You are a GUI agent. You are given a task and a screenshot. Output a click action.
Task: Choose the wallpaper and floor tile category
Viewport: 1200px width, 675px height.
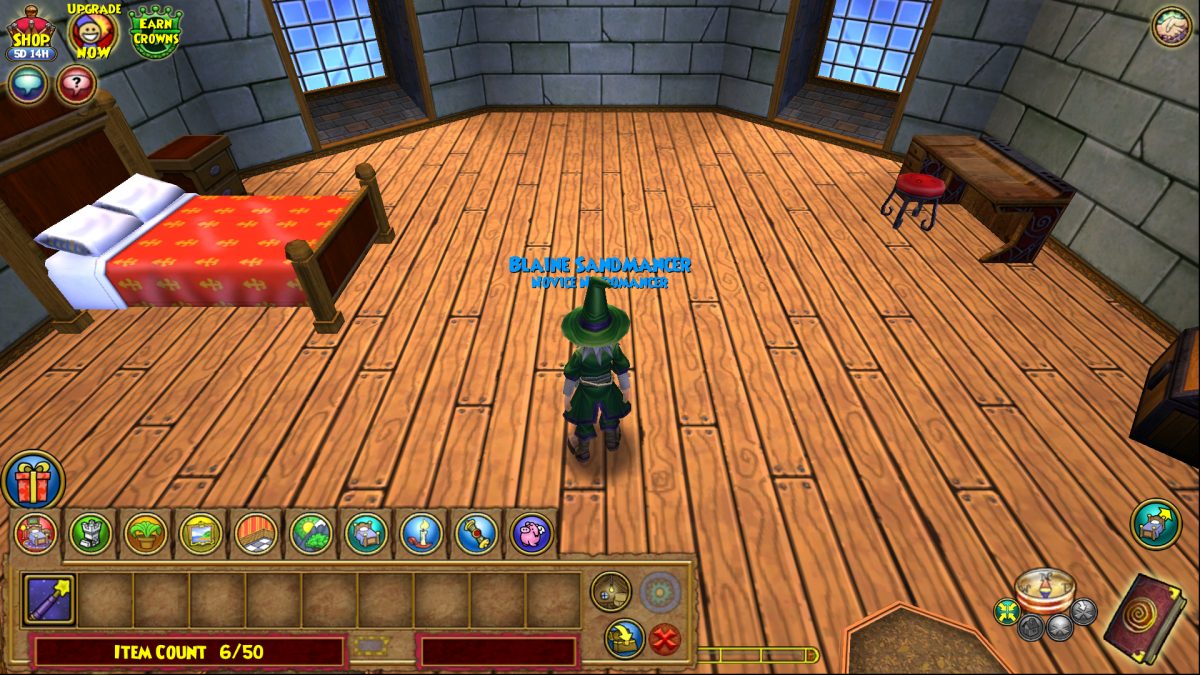[x=256, y=533]
